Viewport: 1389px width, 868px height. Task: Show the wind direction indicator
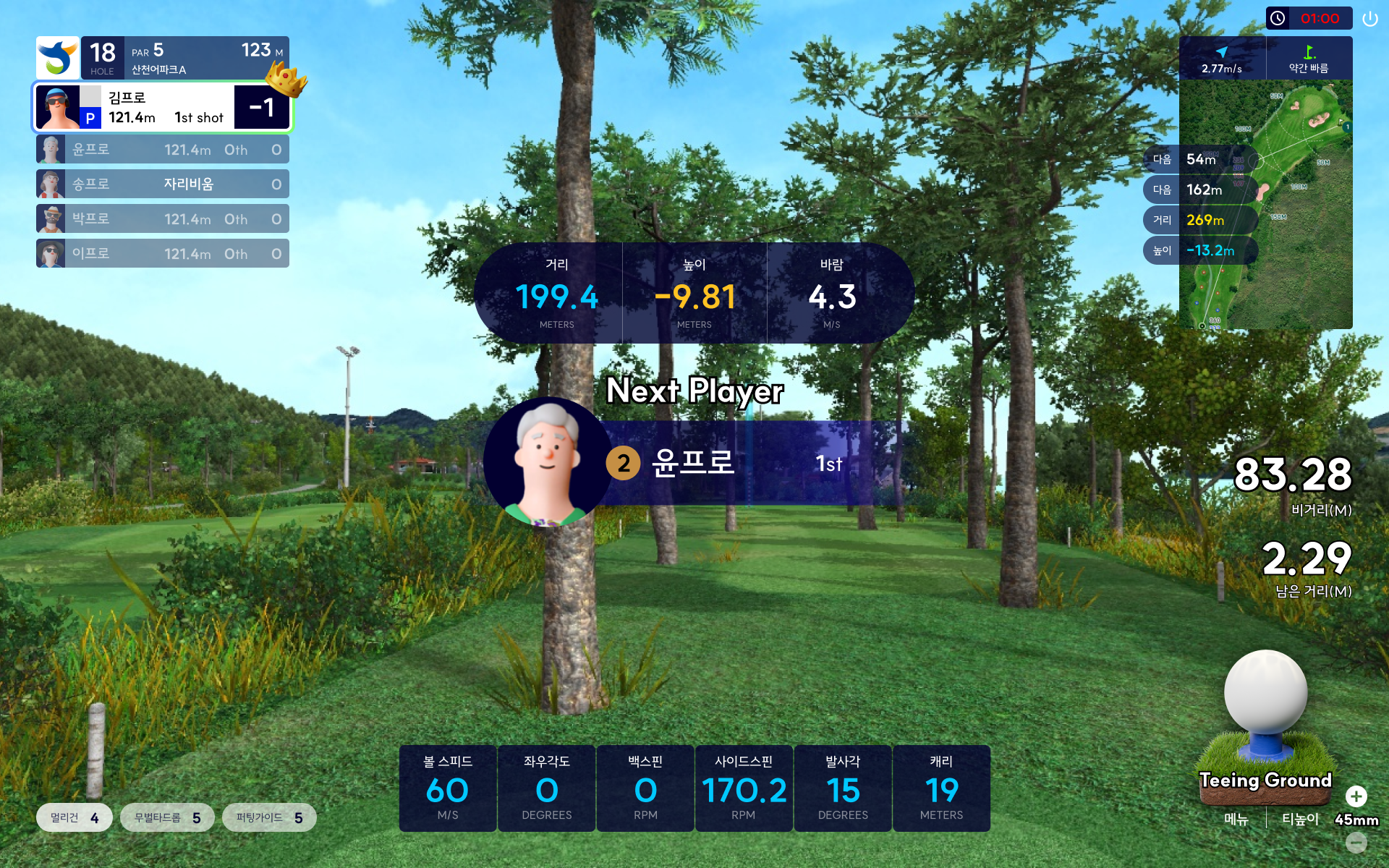coord(1222,58)
